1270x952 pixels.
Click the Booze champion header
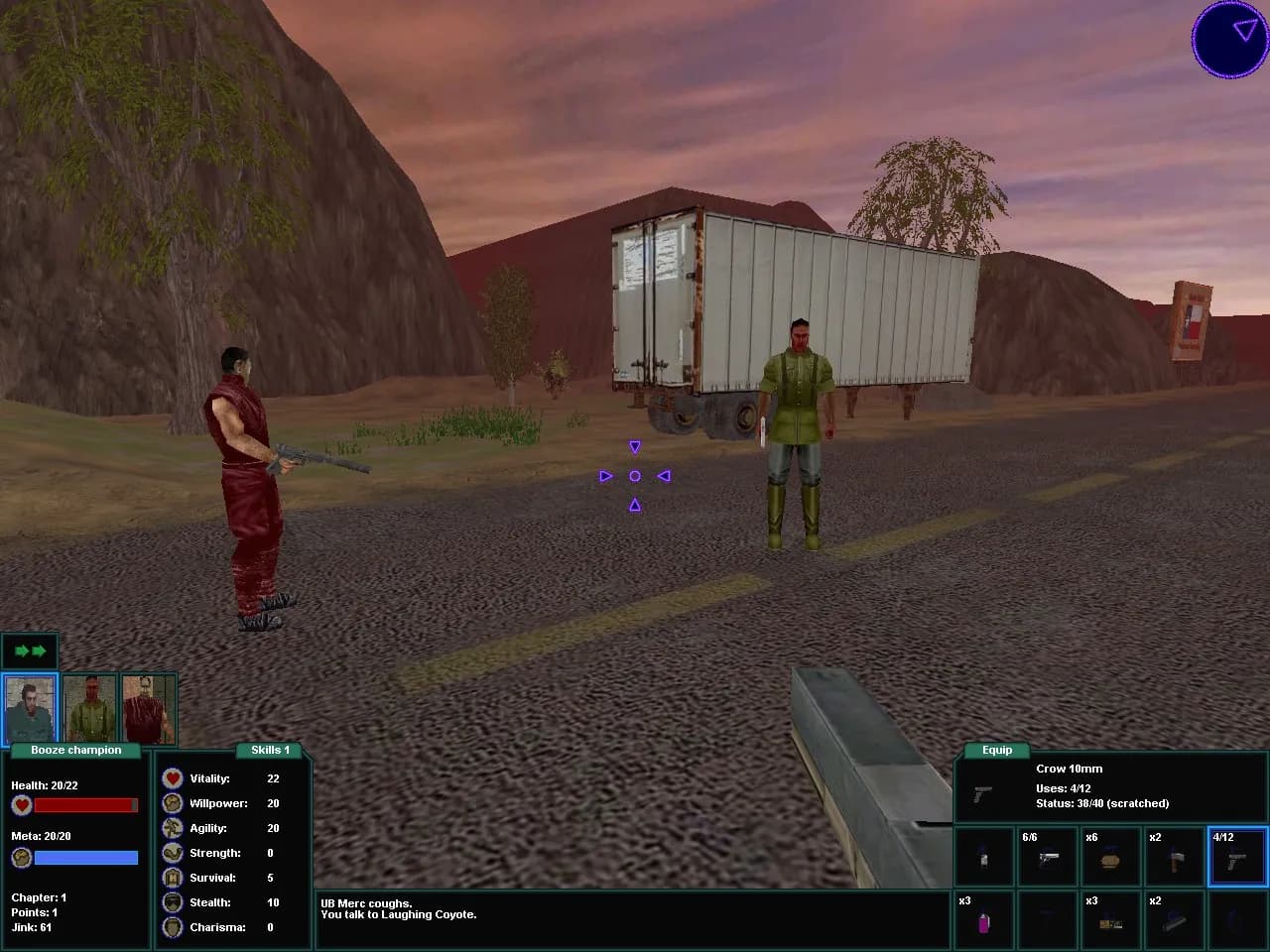(x=74, y=751)
